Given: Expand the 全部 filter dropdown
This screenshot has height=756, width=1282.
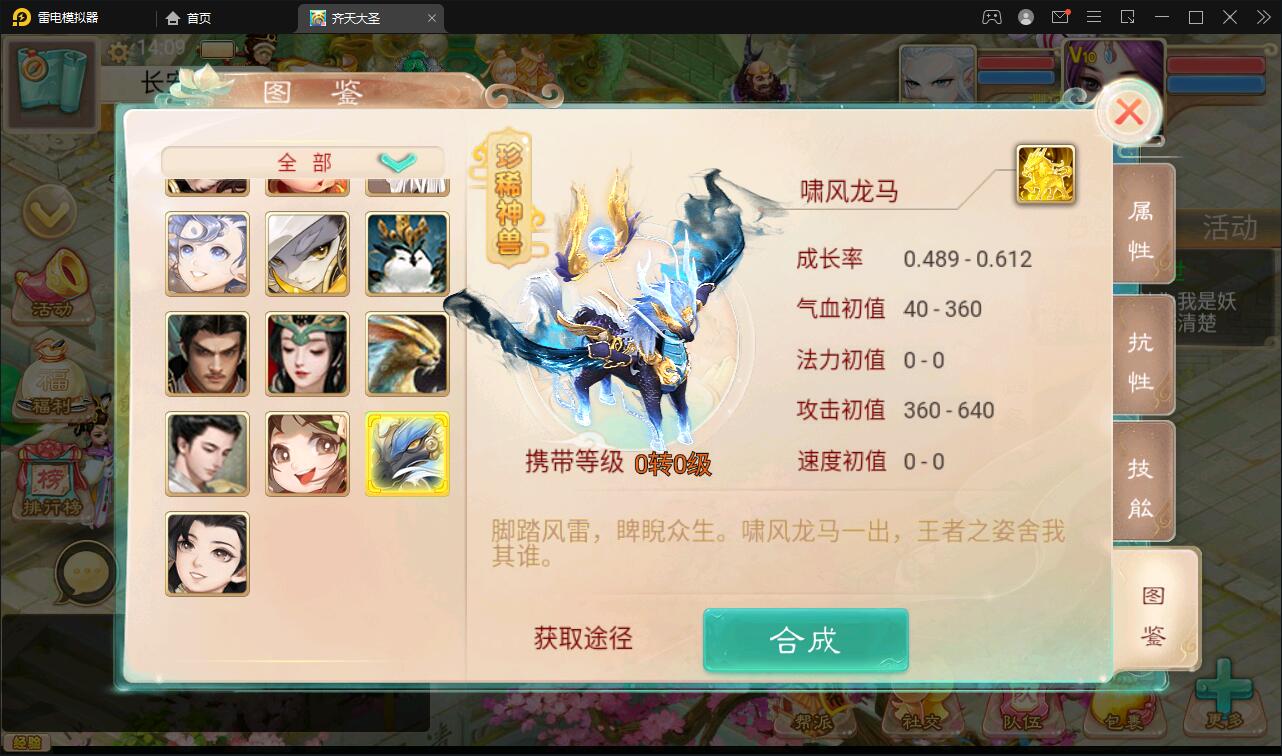Looking at the screenshot, I should [x=399, y=159].
